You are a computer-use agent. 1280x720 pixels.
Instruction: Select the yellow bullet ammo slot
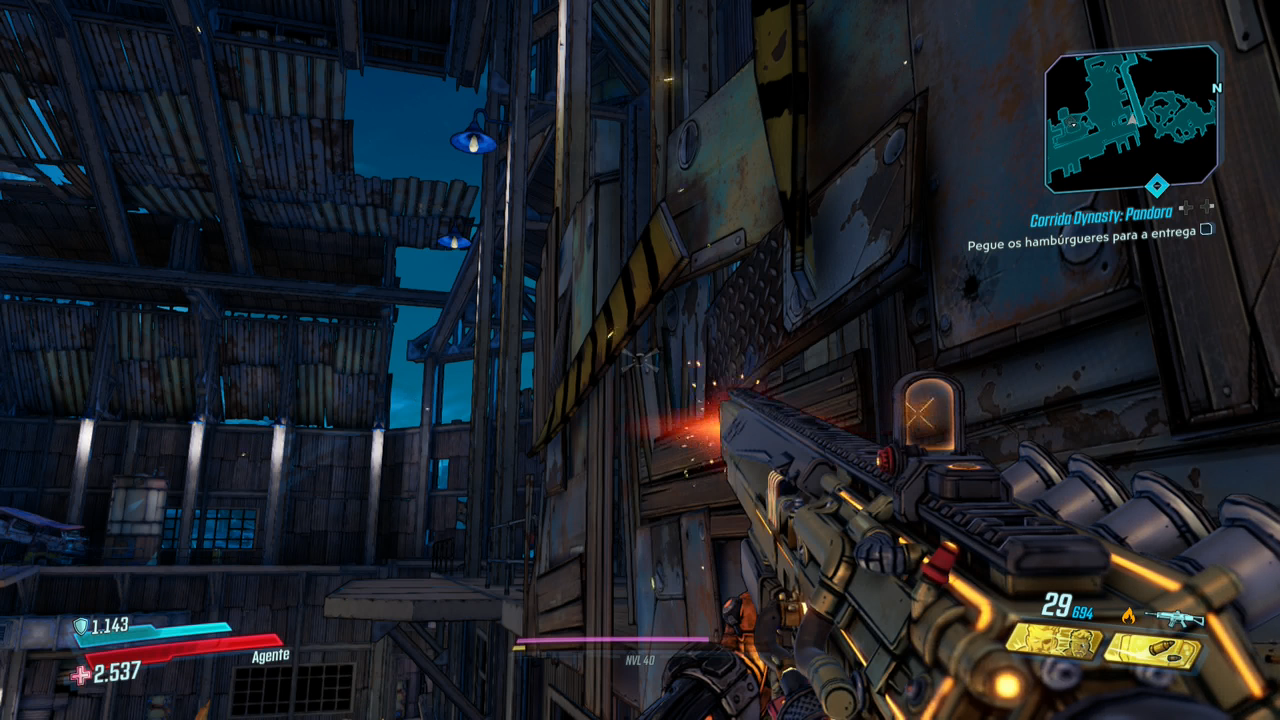(1152, 650)
